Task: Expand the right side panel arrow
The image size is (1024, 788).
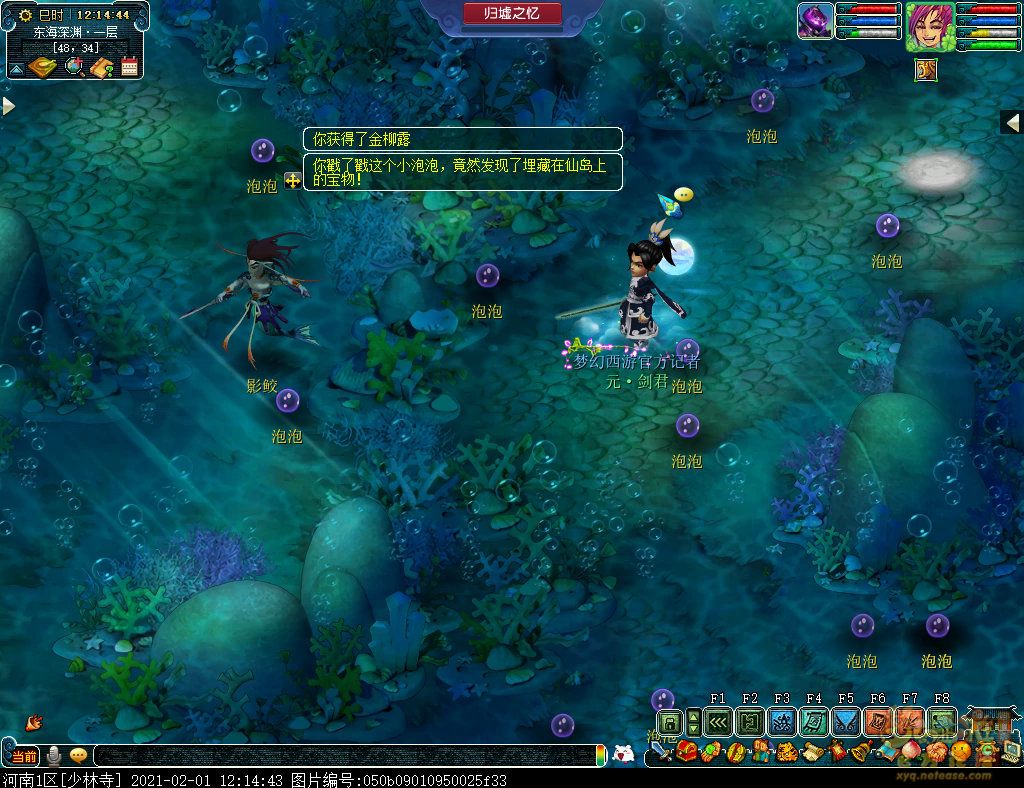Action: pos(1012,122)
